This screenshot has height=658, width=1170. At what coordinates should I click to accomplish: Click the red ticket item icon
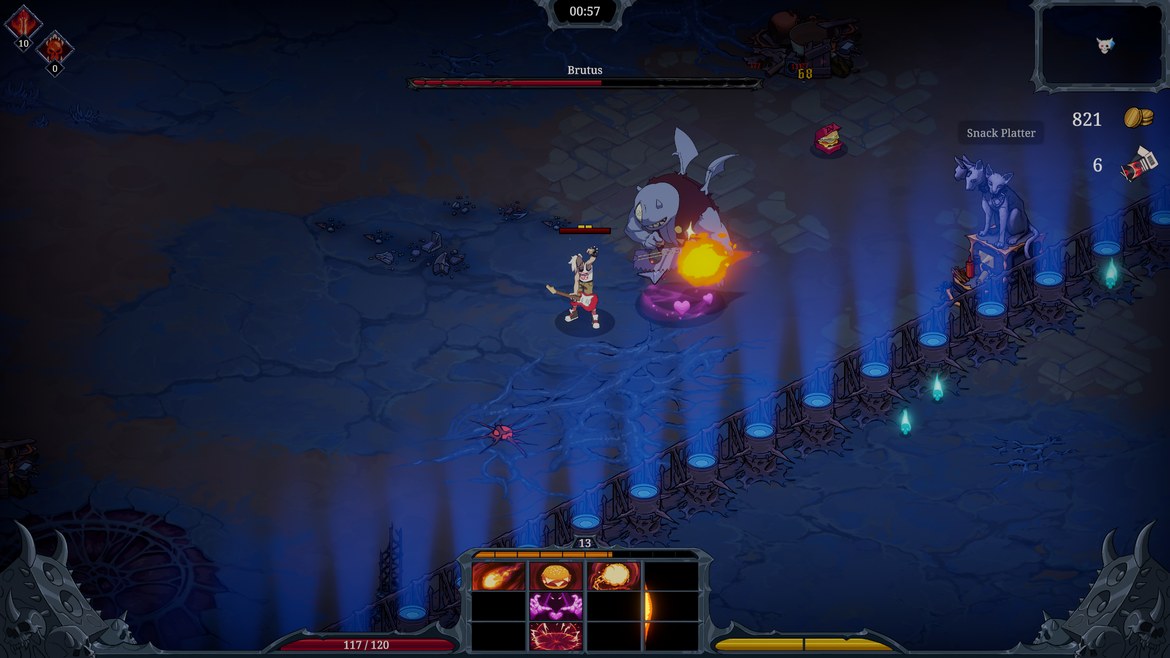pos(1138,164)
